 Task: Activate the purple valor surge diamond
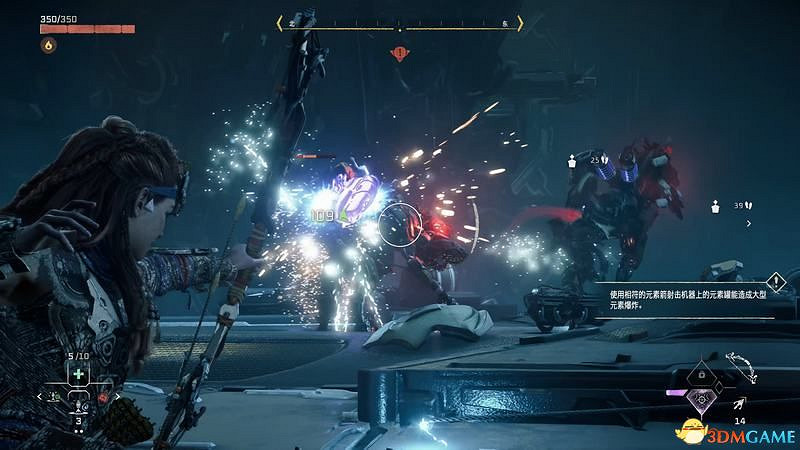tap(703, 398)
